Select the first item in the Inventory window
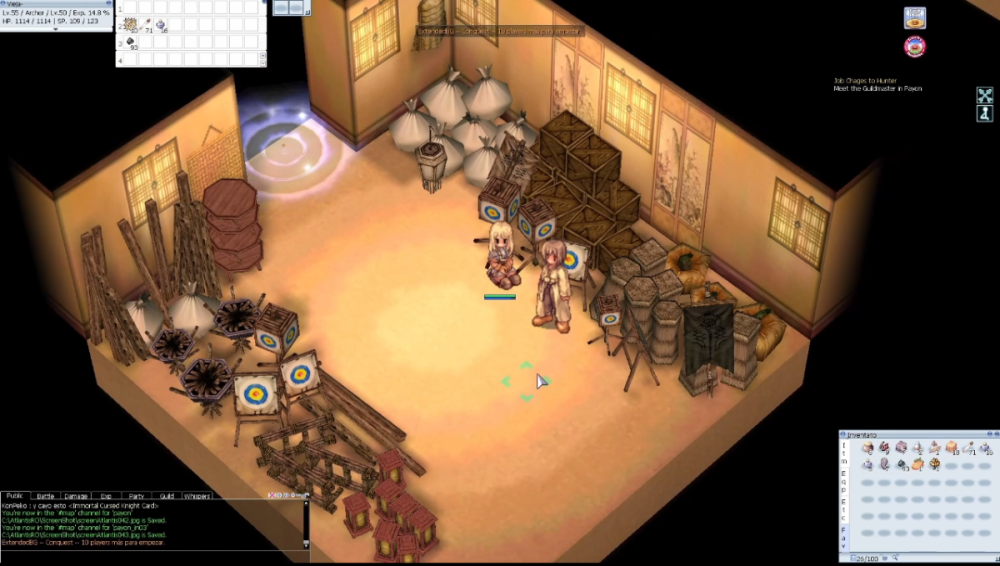Viewport: 1000px width, 566px height. tap(868, 448)
